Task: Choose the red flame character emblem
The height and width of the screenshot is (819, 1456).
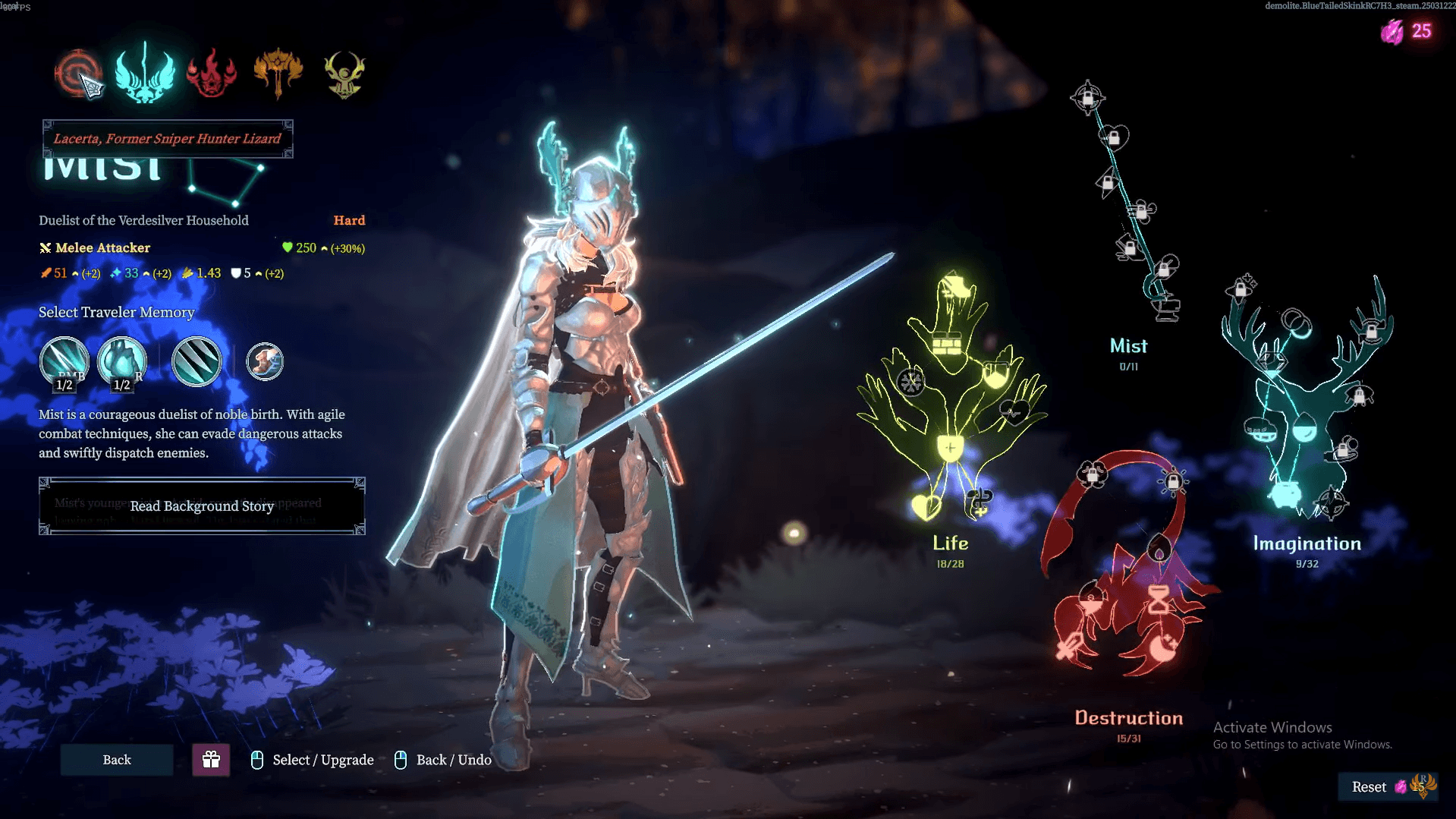Action: click(212, 74)
